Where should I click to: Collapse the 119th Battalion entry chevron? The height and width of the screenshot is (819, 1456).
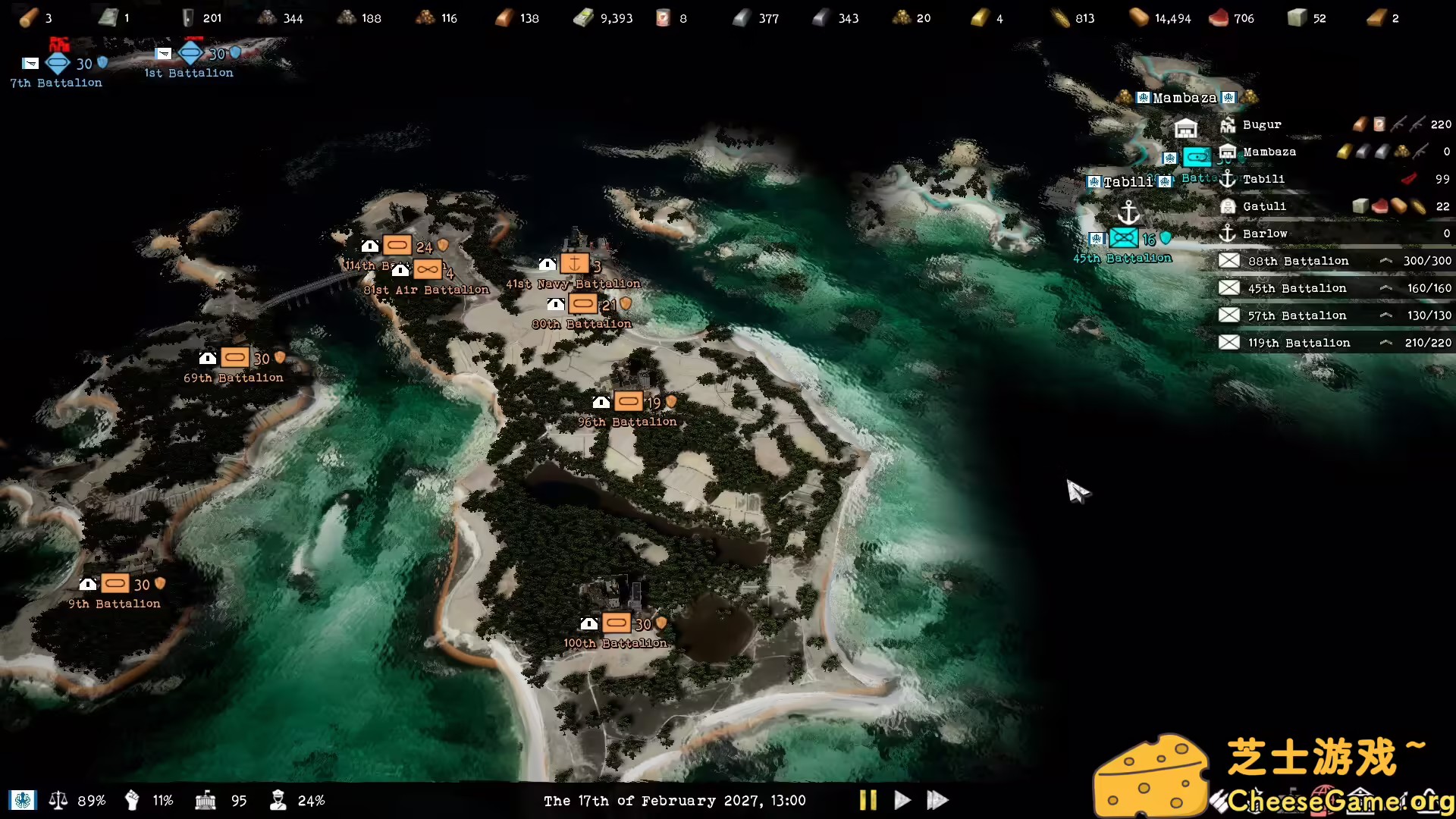tap(1386, 342)
